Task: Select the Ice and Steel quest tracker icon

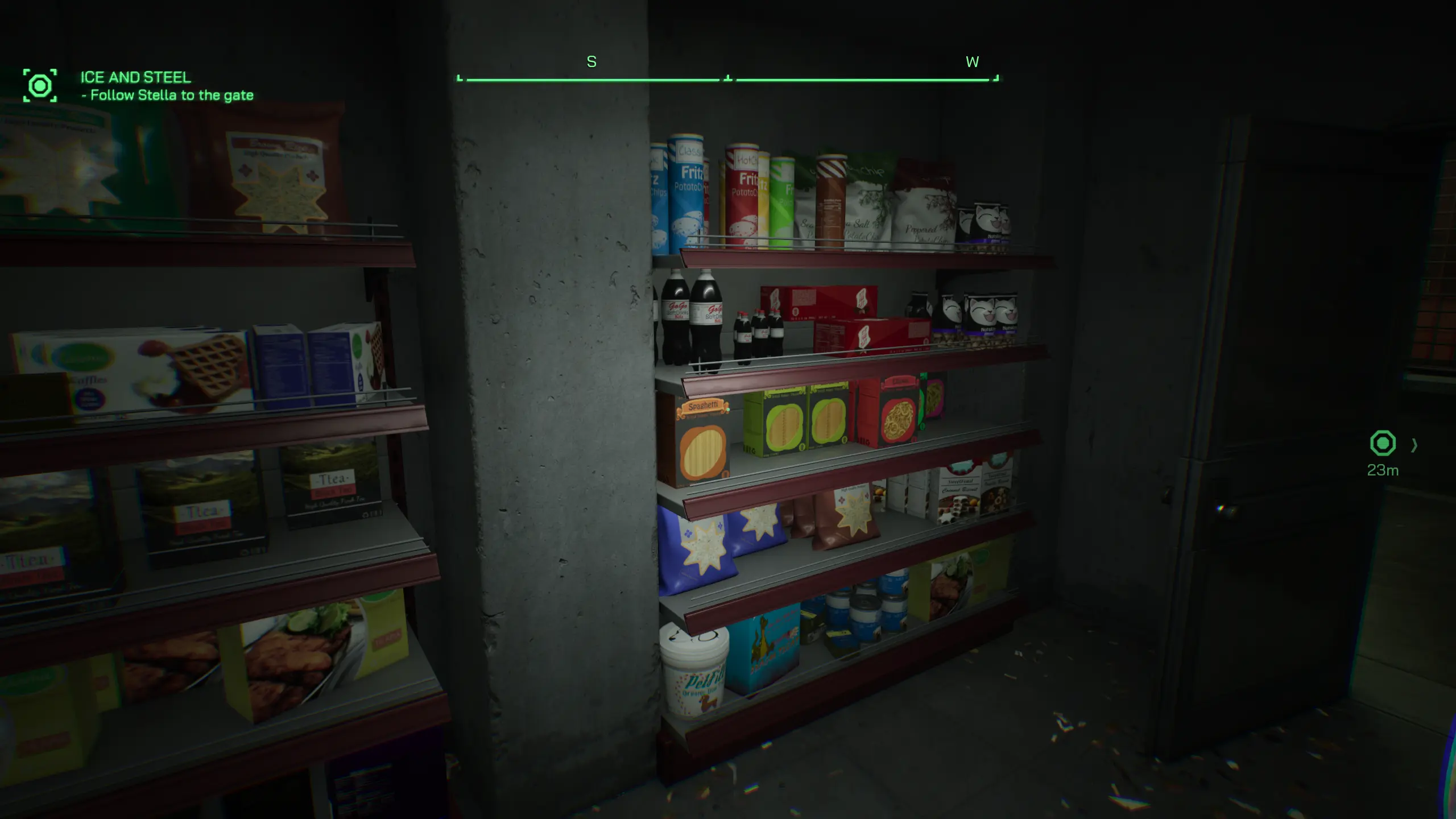Action: [40, 86]
